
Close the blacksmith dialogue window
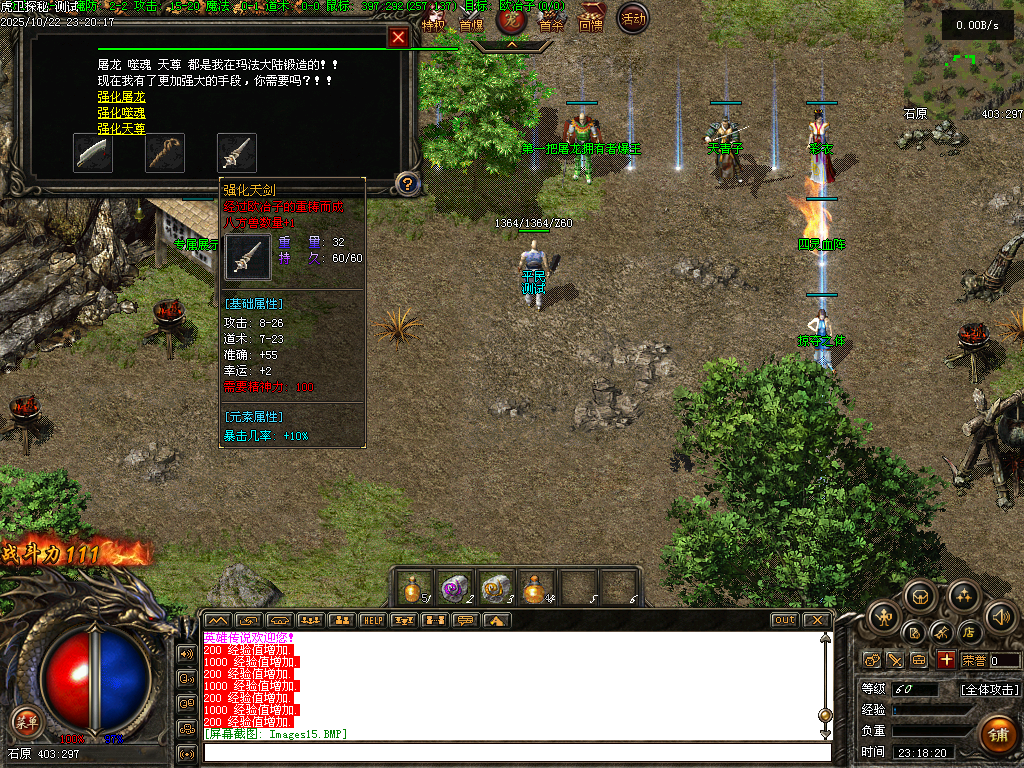pyautogui.click(x=398, y=38)
